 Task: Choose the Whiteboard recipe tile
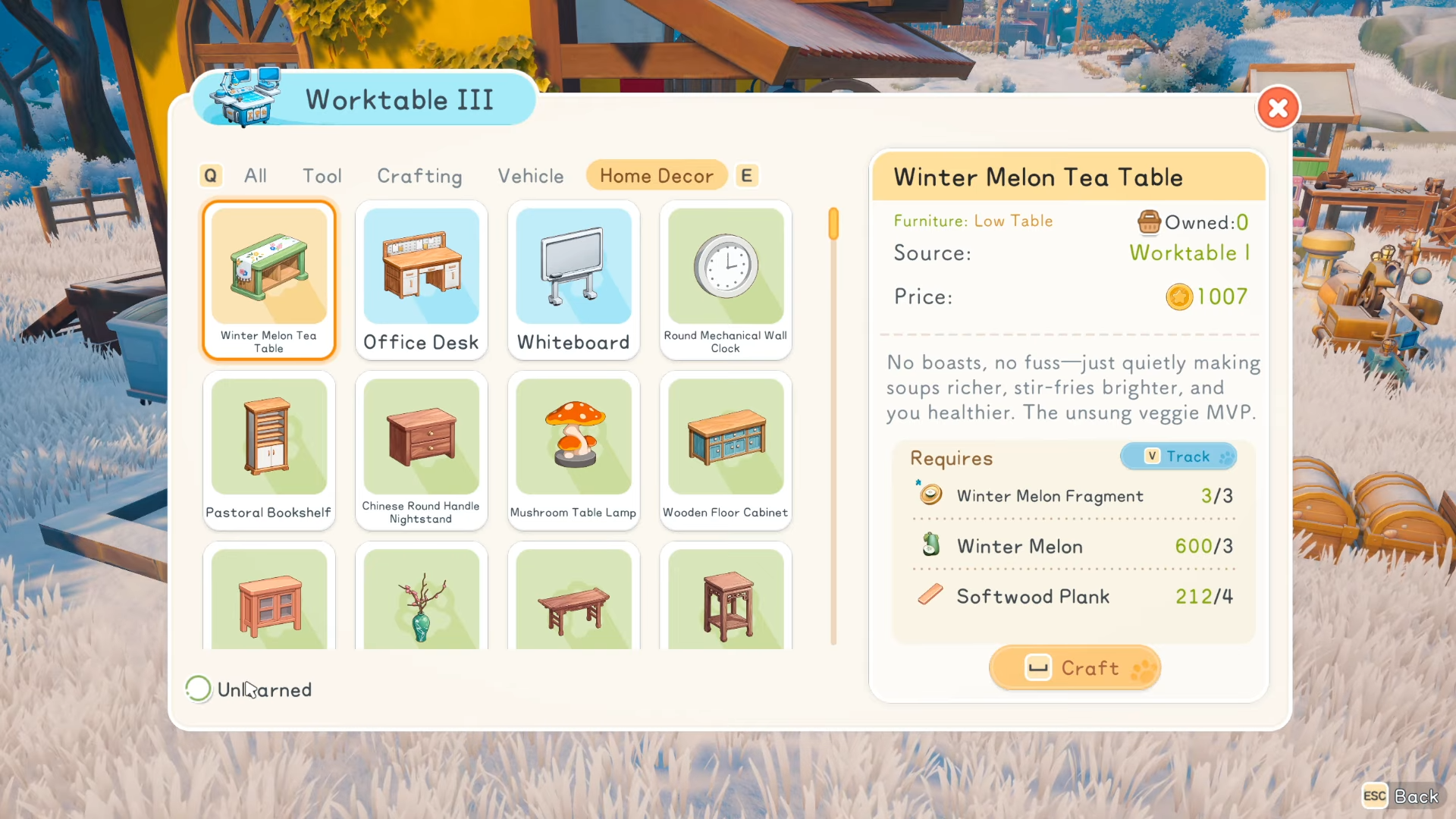coord(574,280)
